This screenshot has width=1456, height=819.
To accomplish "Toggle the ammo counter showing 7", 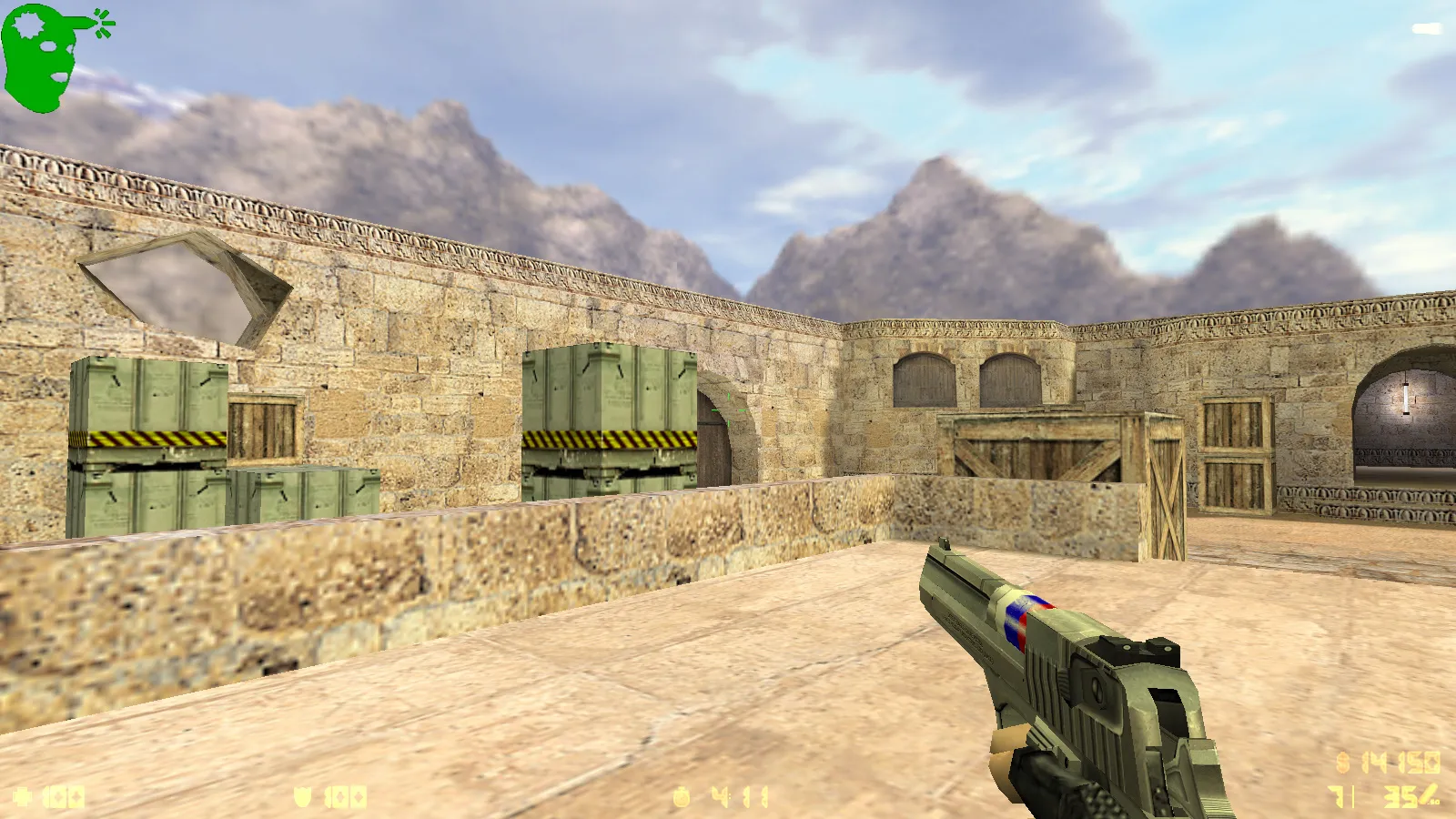I will click(1335, 796).
